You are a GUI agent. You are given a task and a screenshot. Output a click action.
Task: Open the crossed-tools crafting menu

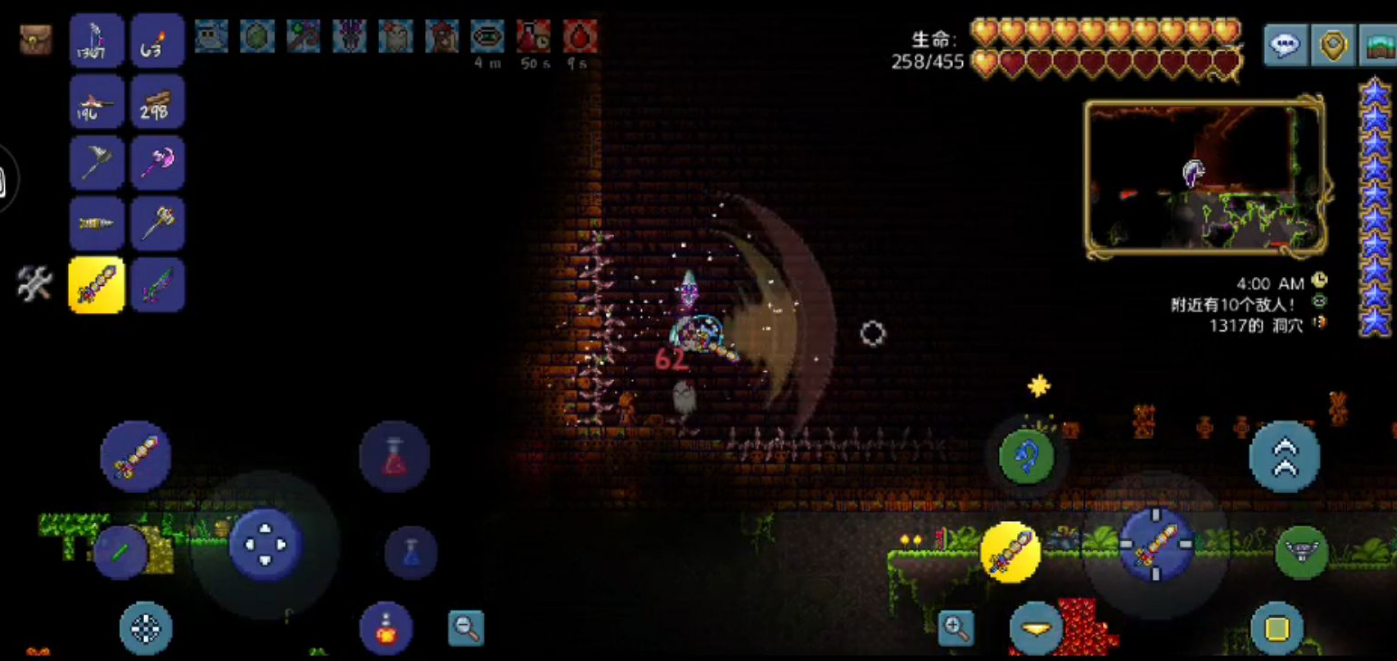(34, 285)
